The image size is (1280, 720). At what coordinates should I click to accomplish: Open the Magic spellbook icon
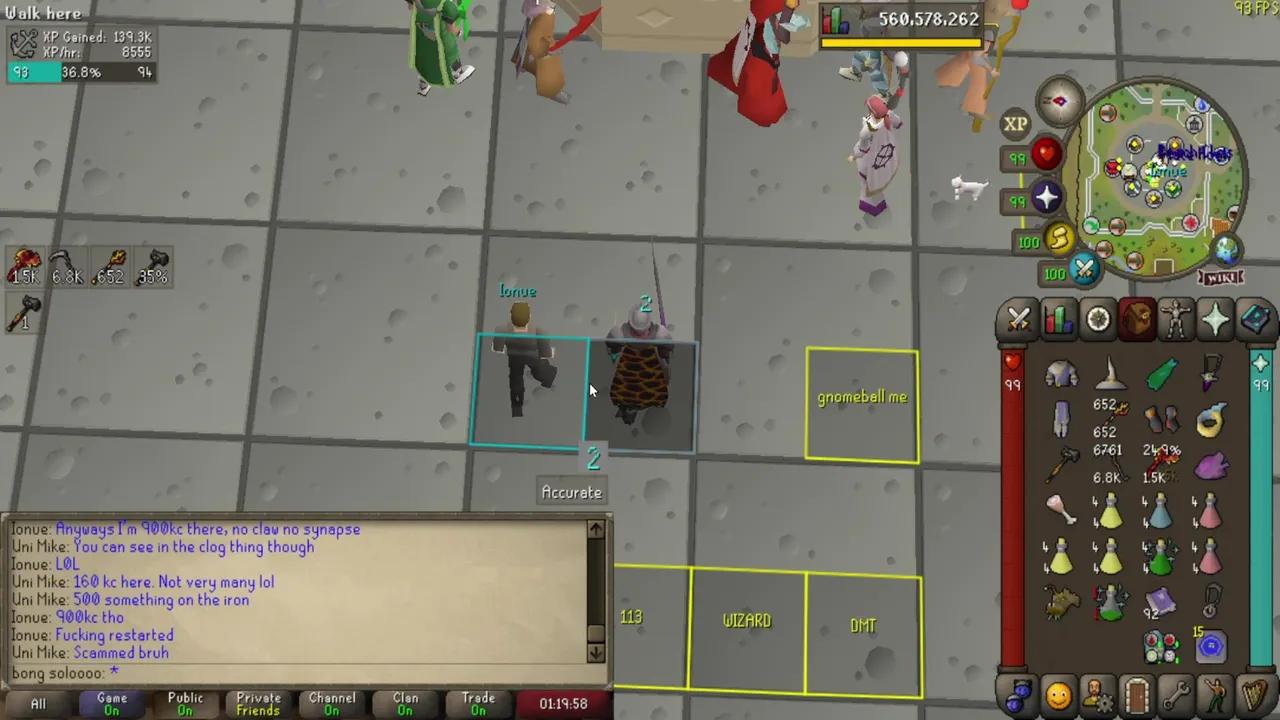[x=1256, y=320]
